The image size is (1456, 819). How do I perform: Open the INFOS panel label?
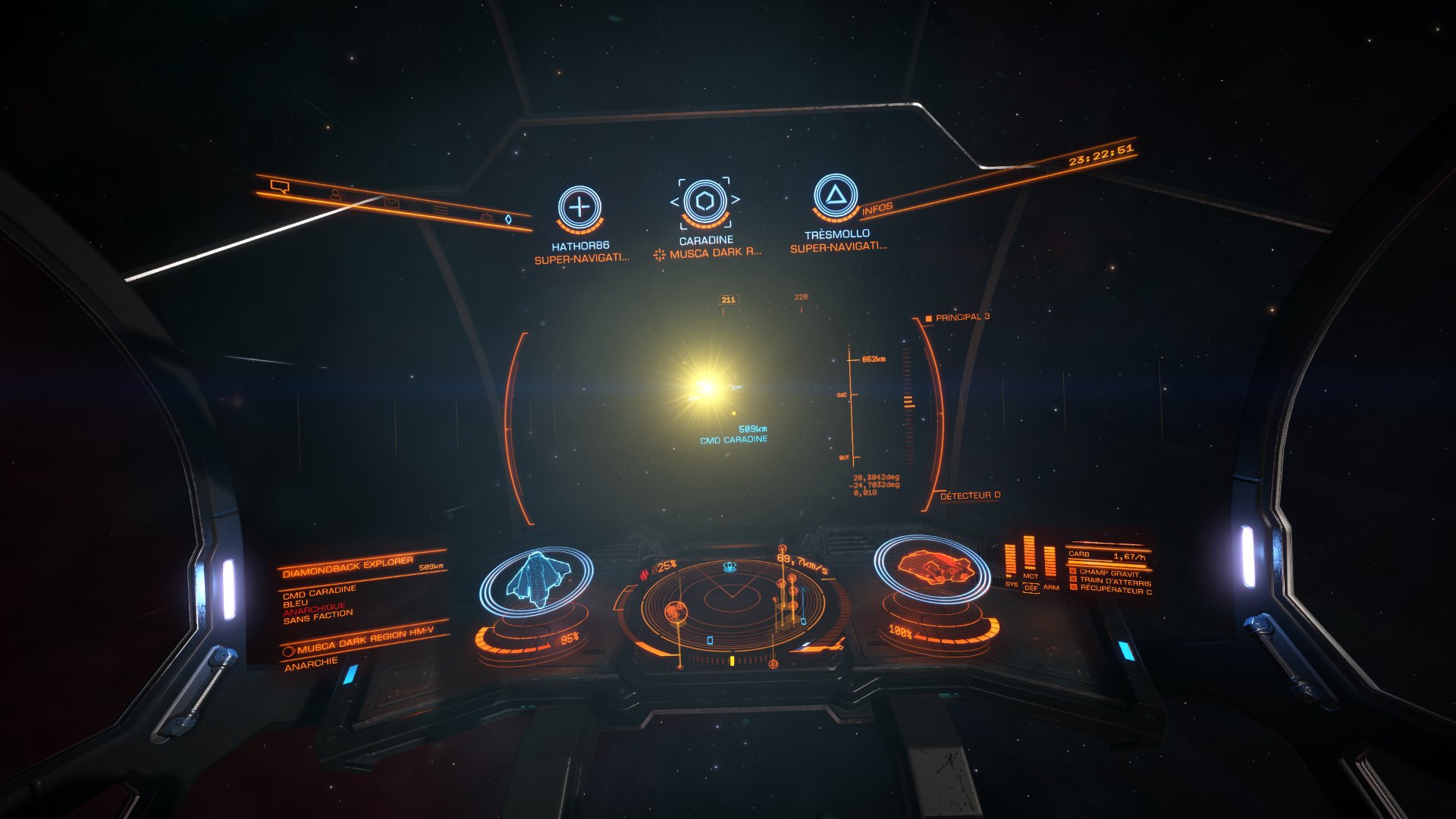(x=877, y=208)
